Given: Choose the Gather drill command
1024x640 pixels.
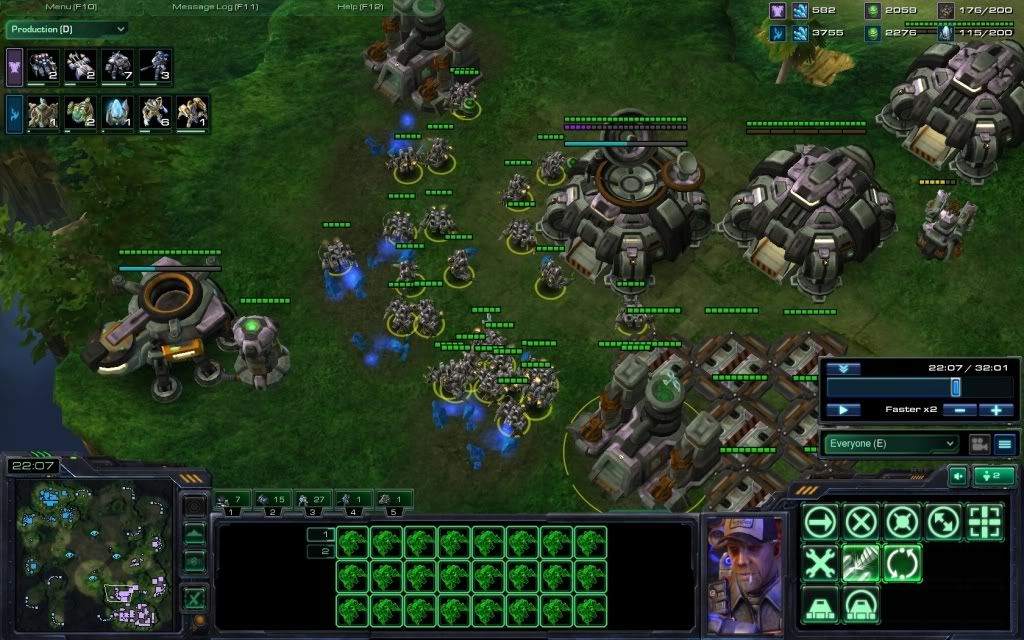Looking at the screenshot, I should click(x=861, y=563).
